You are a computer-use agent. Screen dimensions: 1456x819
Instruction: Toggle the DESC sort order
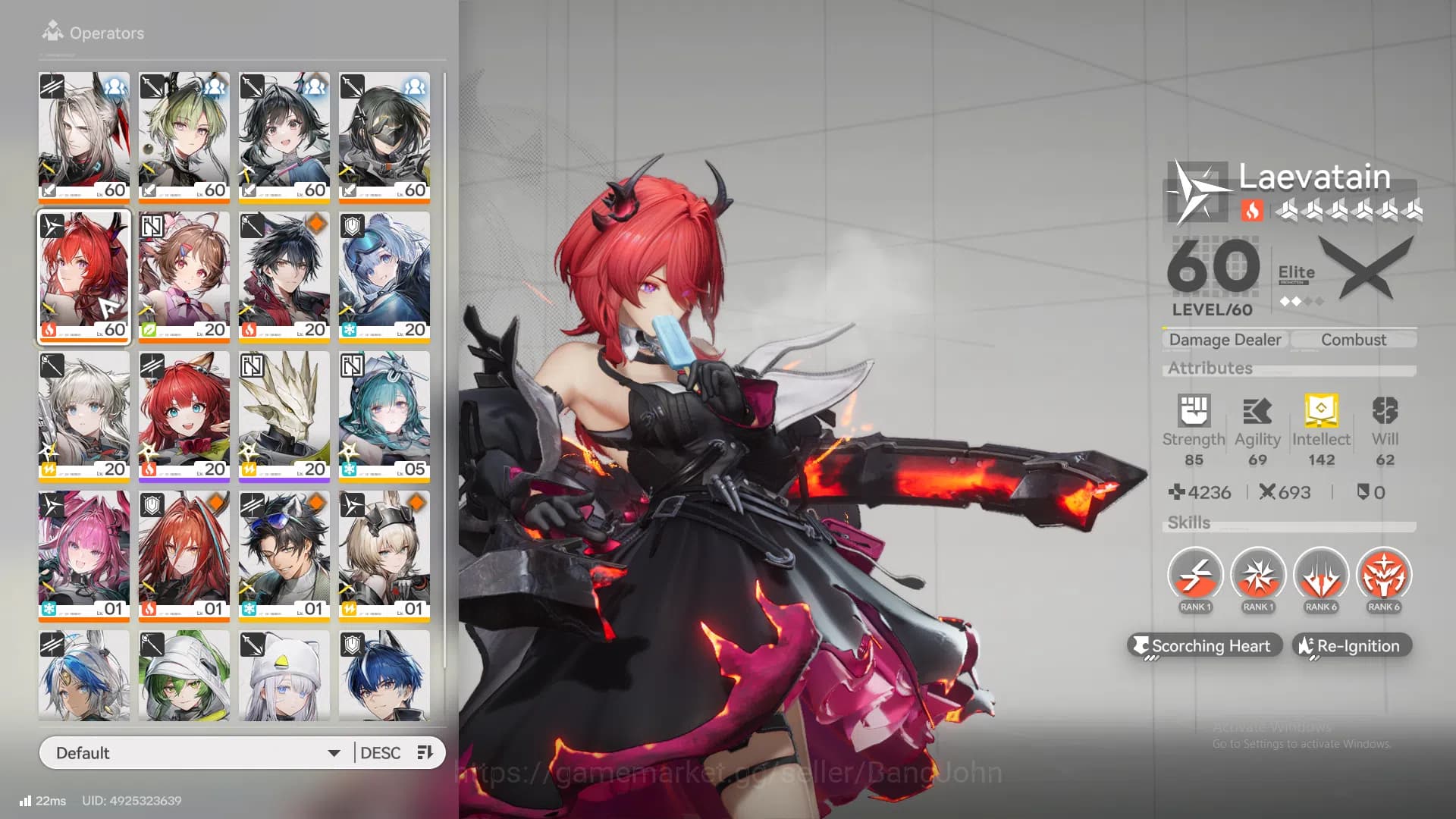click(381, 752)
